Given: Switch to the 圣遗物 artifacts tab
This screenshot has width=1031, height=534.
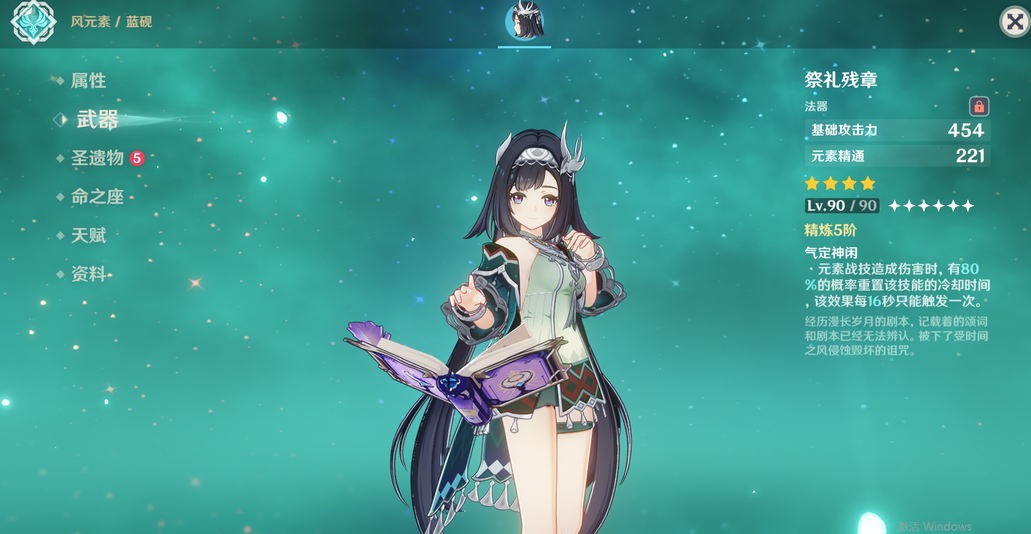Looking at the screenshot, I should pyautogui.click(x=97, y=158).
